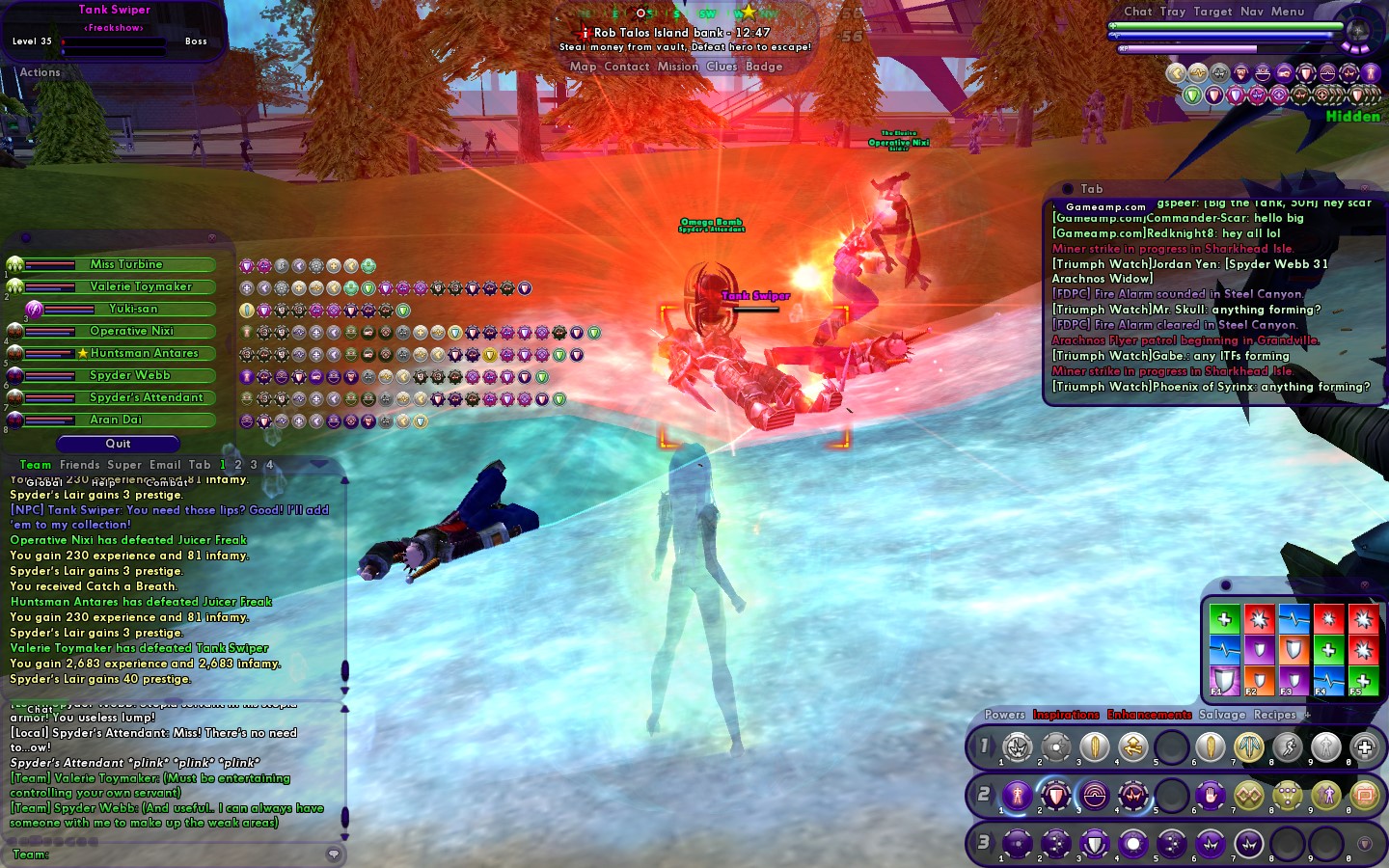Select teammate Miss Turbine in team list

126,264
